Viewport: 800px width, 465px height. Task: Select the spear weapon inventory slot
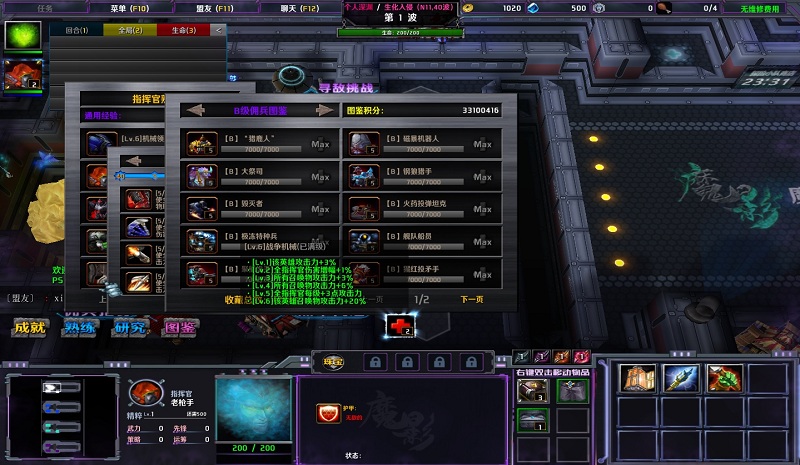pos(681,378)
